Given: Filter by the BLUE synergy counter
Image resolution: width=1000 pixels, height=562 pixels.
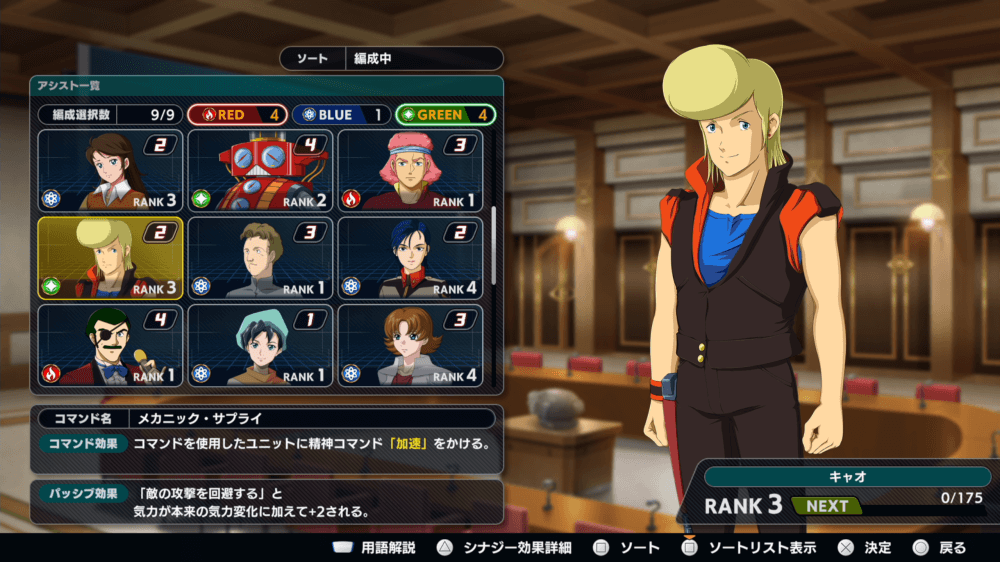Looking at the screenshot, I should (x=341, y=115).
